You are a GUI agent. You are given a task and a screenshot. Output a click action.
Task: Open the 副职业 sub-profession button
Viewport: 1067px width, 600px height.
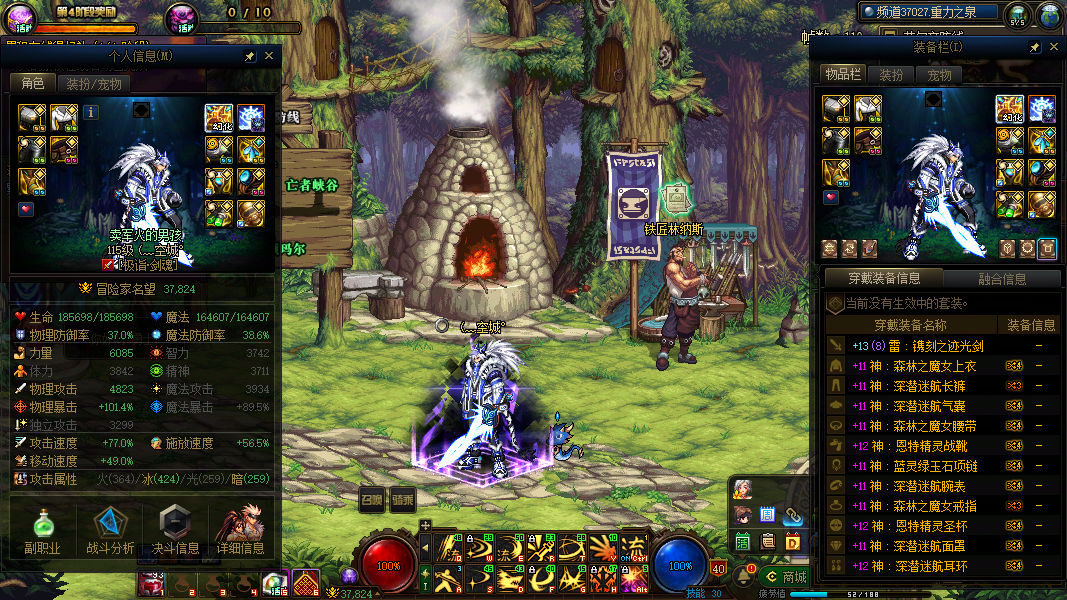[x=42, y=531]
